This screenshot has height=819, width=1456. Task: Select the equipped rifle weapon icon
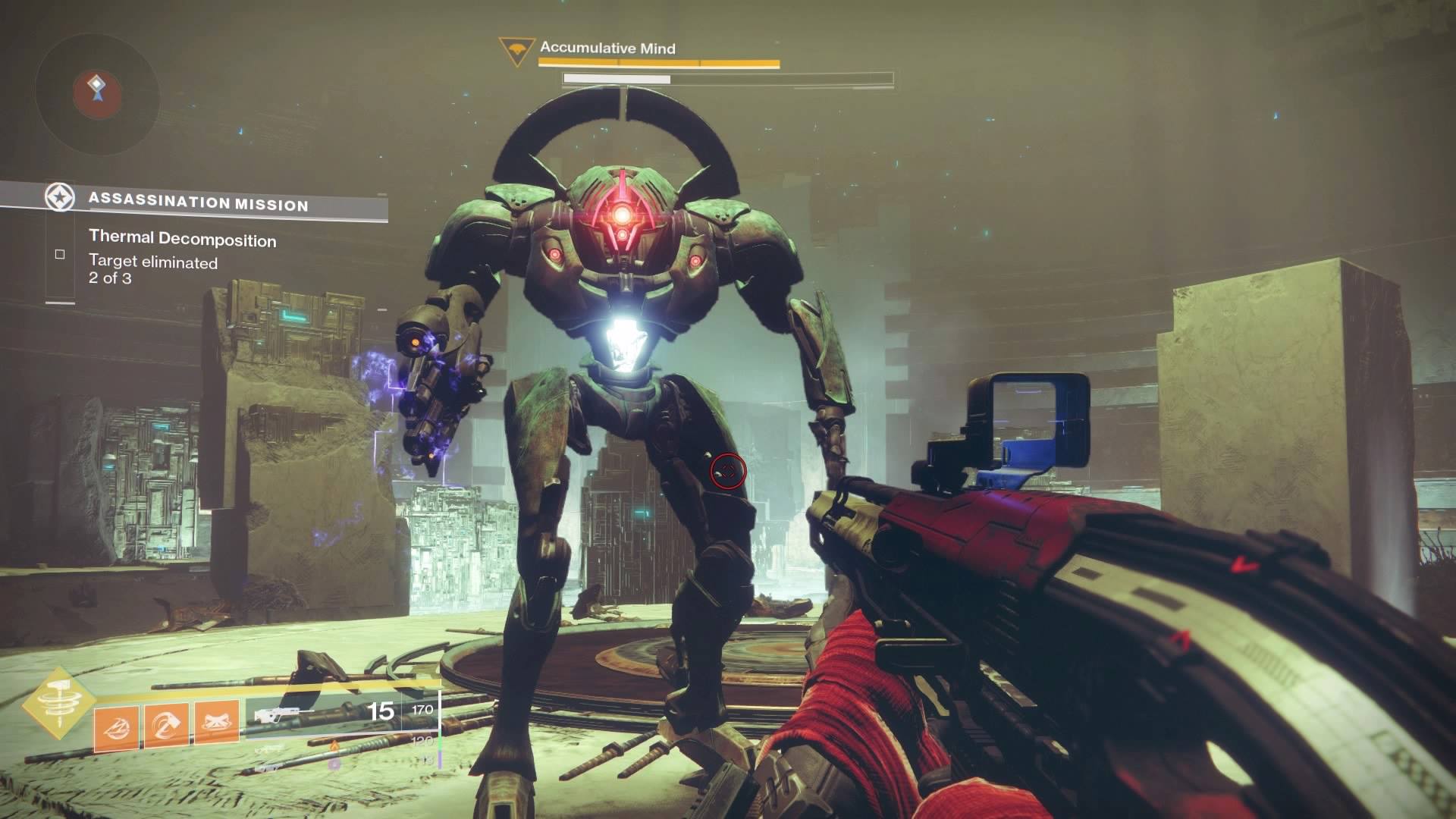[276, 714]
